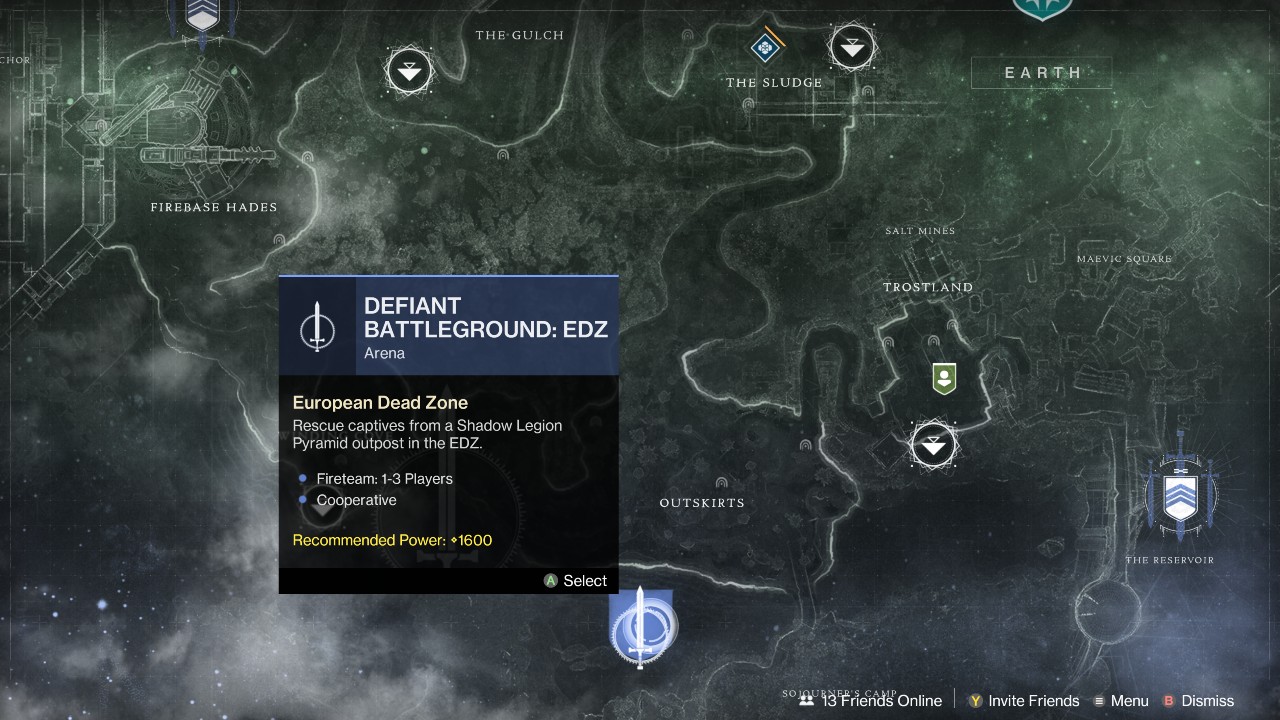This screenshot has height=720, width=1280.
Task: Click the circular landing zone icon below Trostland
Action: [933, 445]
